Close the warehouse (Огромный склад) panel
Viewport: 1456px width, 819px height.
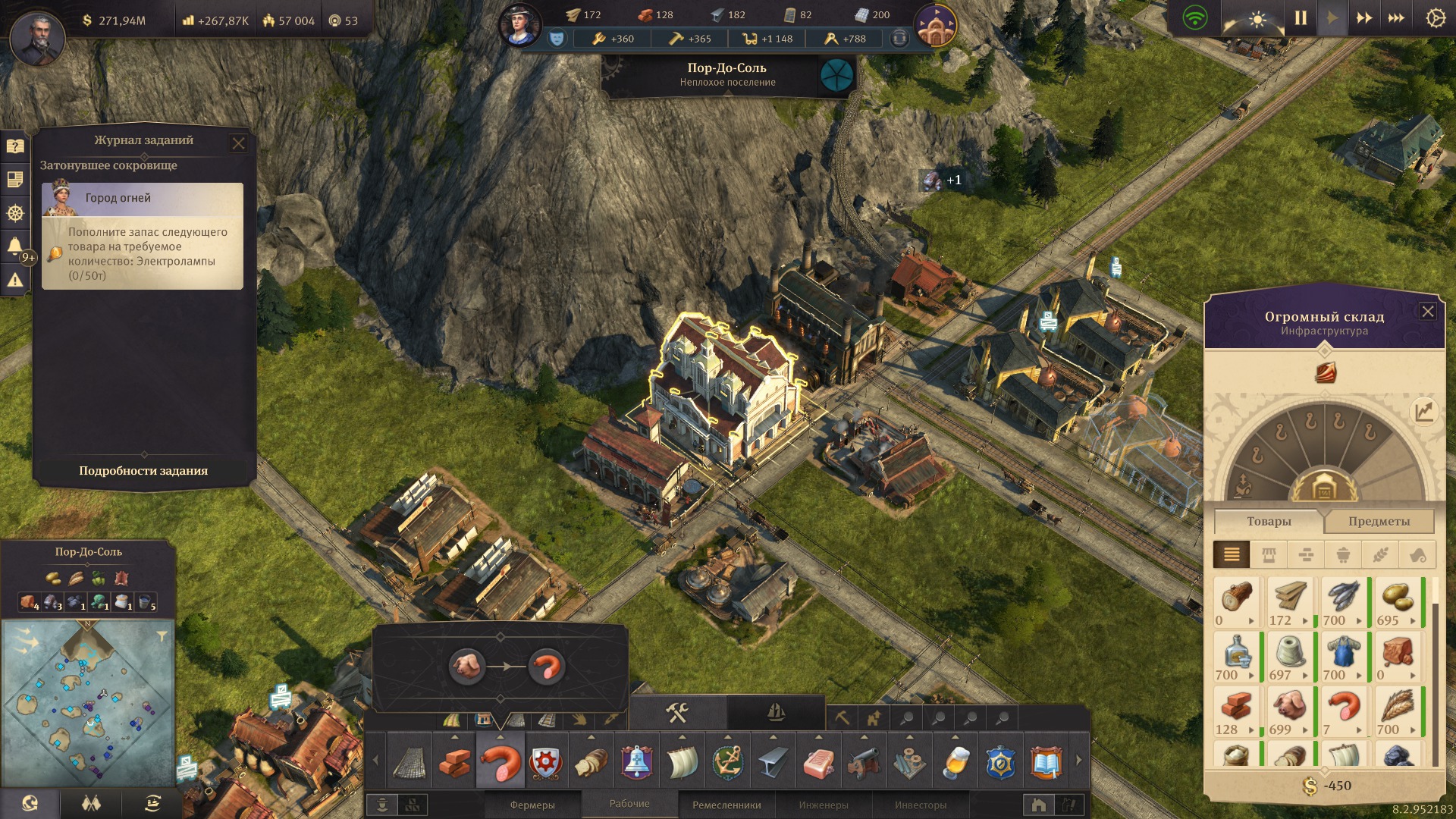(1427, 312)
